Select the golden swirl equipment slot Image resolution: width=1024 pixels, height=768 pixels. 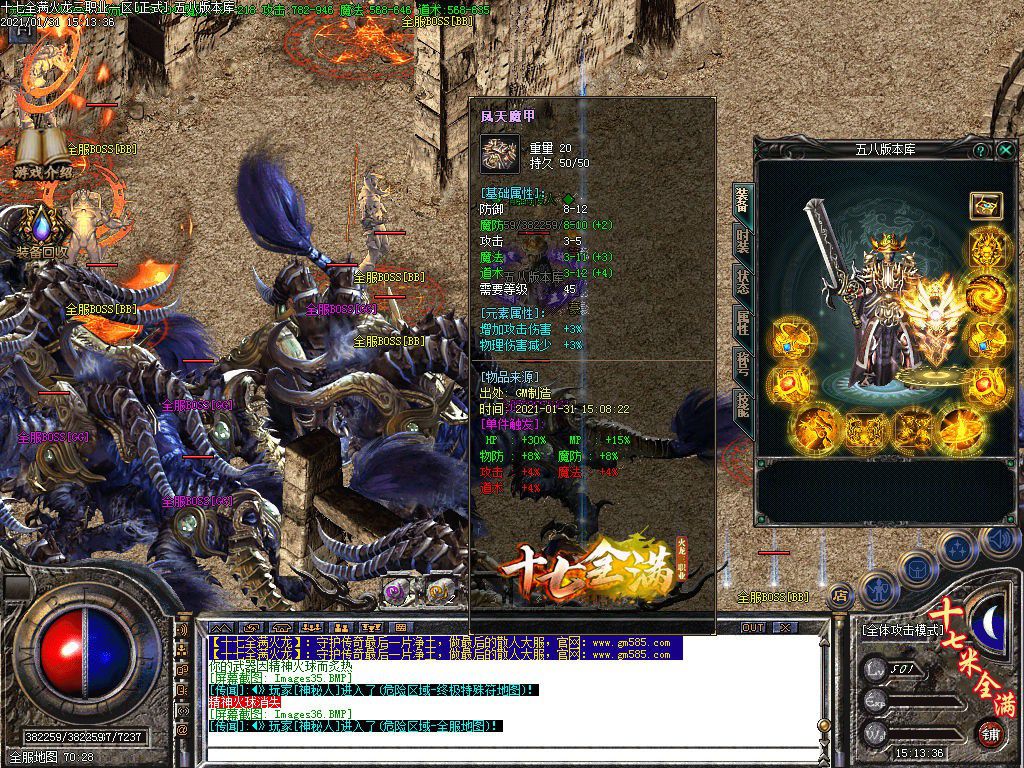click(x=986, y=292)
